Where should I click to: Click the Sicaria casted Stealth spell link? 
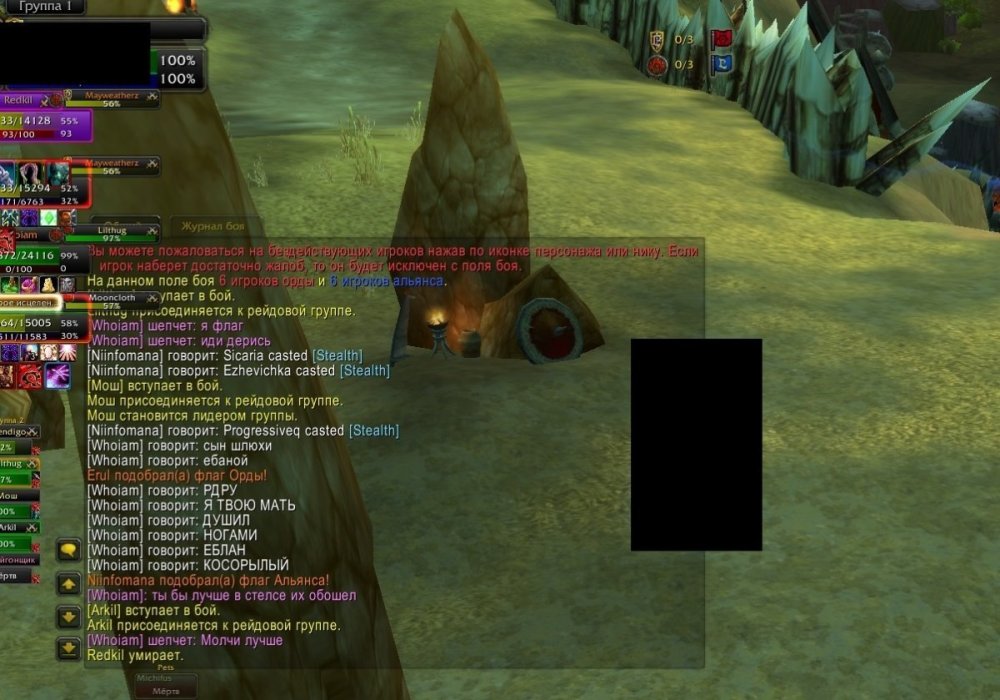click(338, 356)
